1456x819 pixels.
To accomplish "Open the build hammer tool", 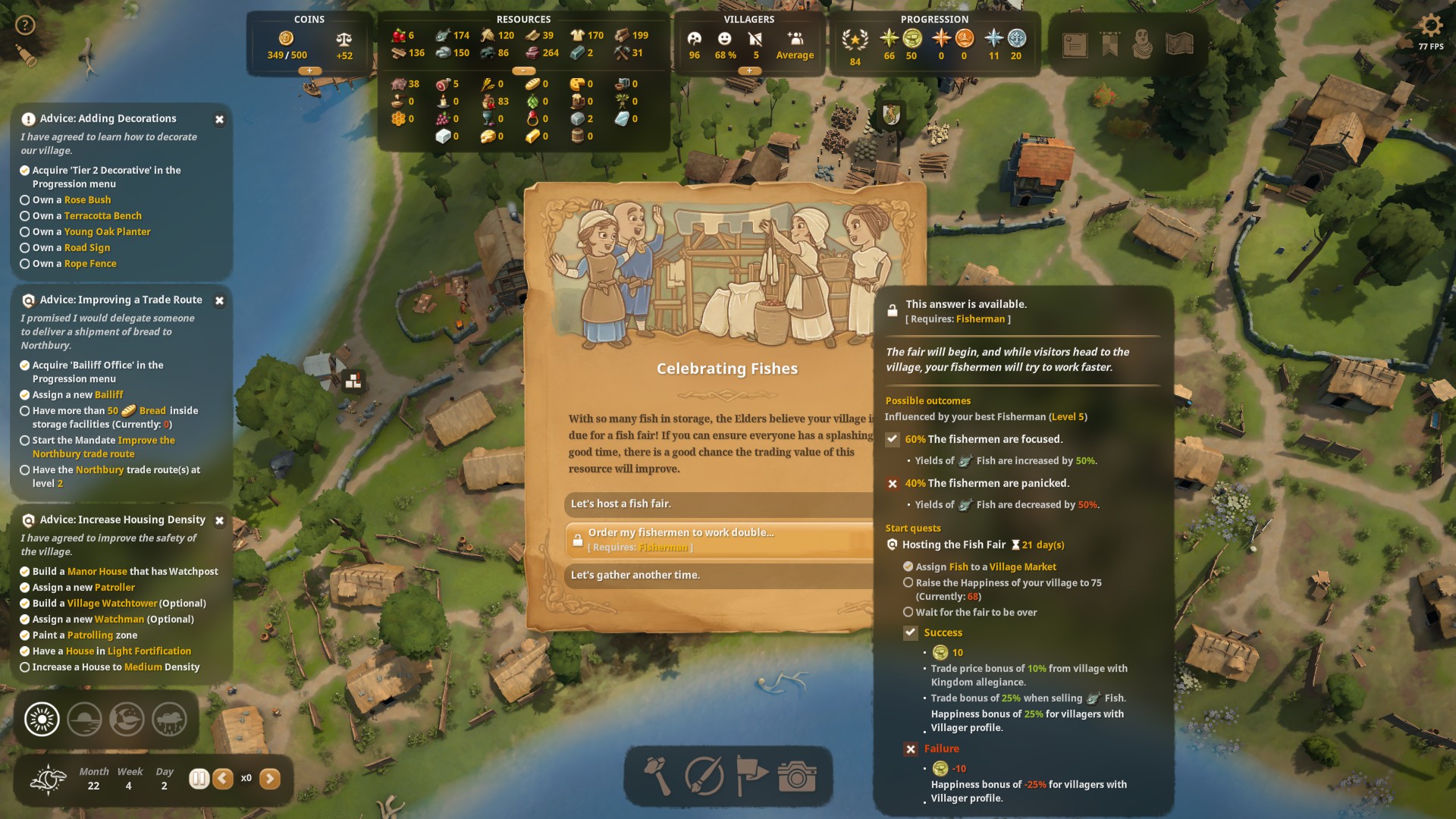I will click(x=657, y=777).
